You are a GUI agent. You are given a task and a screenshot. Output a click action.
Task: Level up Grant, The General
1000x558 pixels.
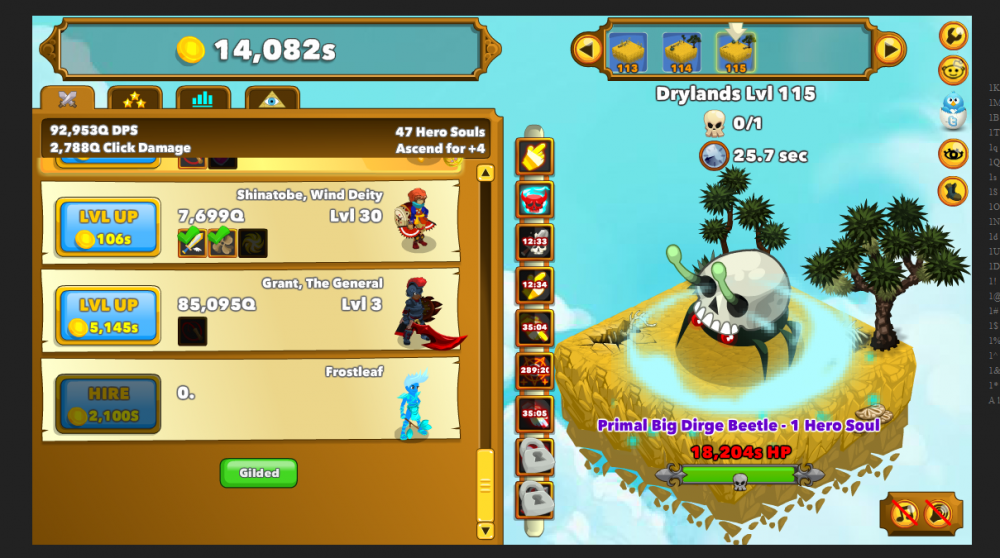(x=108, y=315)
